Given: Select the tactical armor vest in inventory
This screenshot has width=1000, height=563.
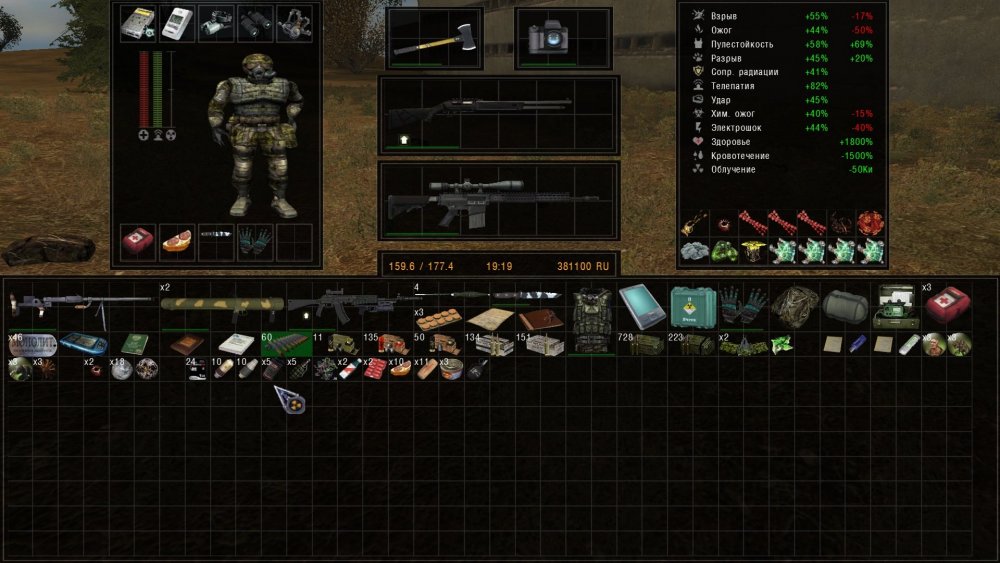Looking at the screenshot, I should 591,317.
